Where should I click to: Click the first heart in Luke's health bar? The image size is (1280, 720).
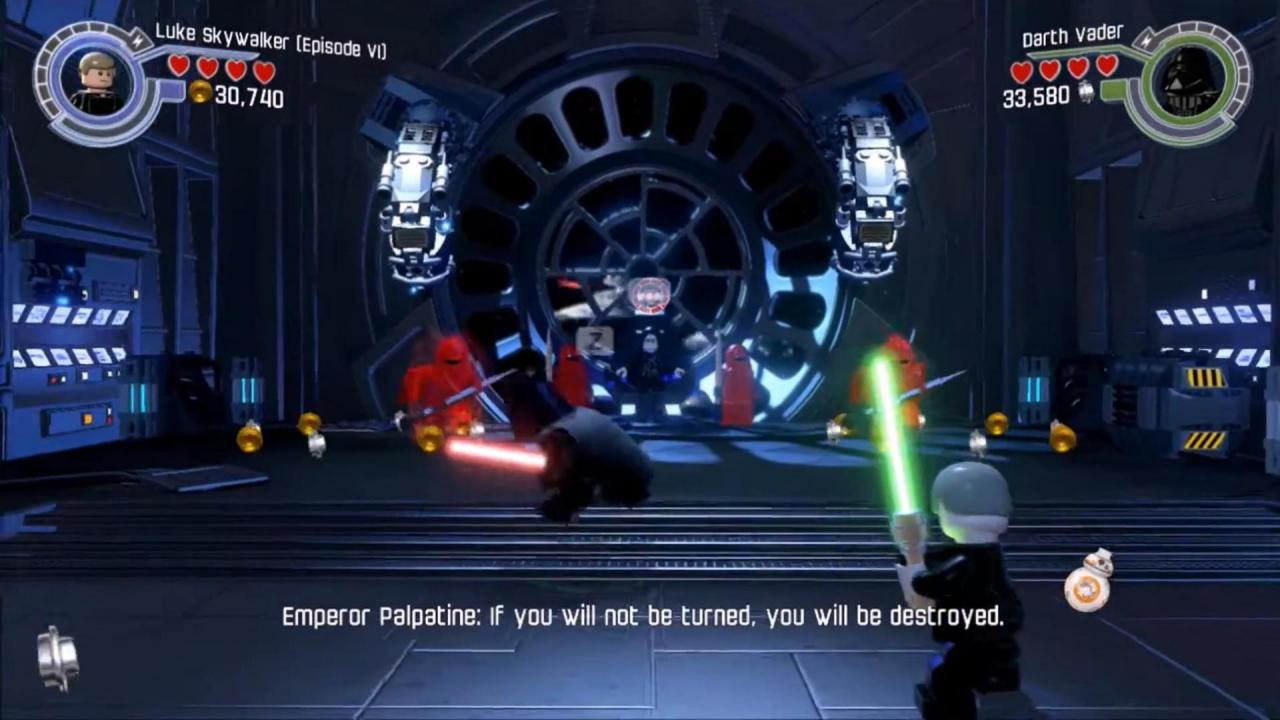coord(177,68)
